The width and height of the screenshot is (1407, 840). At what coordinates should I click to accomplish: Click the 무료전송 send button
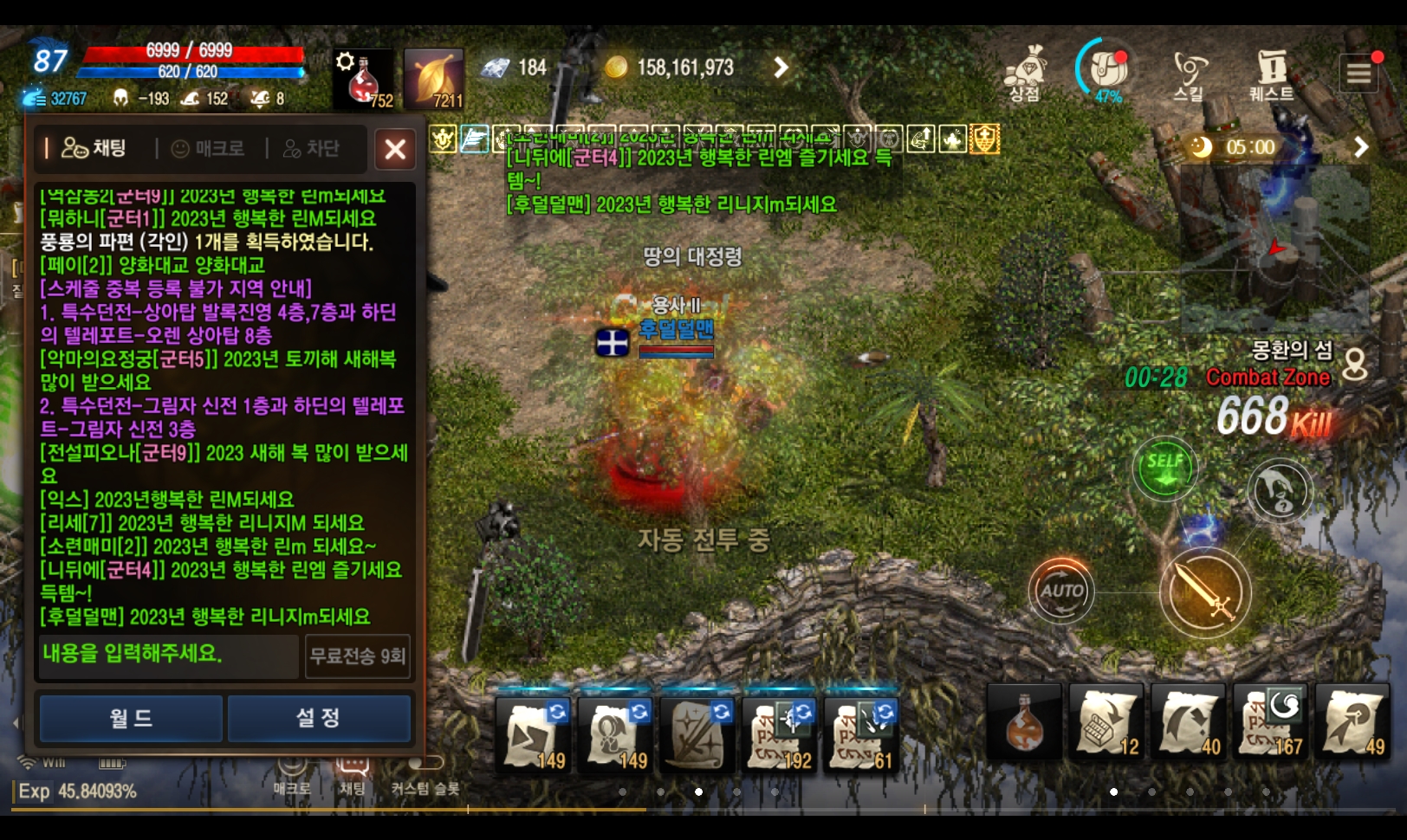click(357, 656)
